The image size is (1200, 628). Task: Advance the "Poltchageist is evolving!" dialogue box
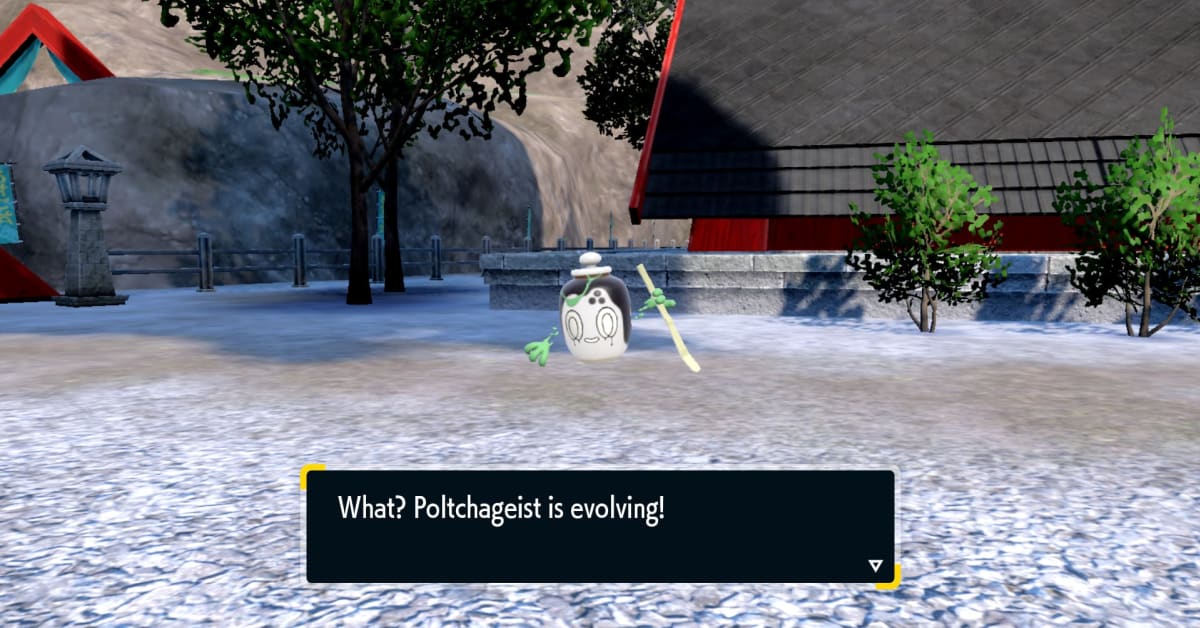600,526
